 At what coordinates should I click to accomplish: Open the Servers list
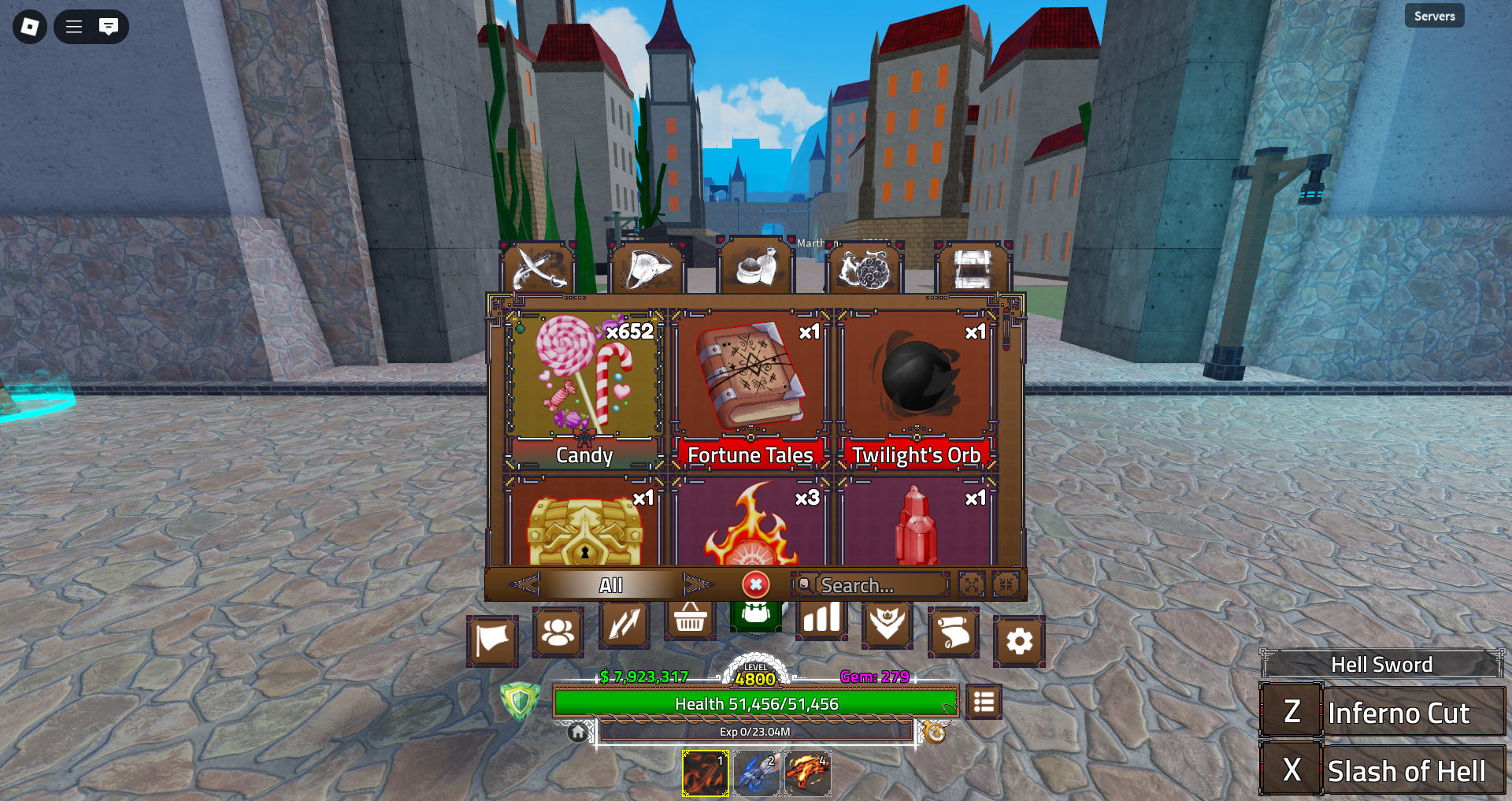[x=1434, y=16]
